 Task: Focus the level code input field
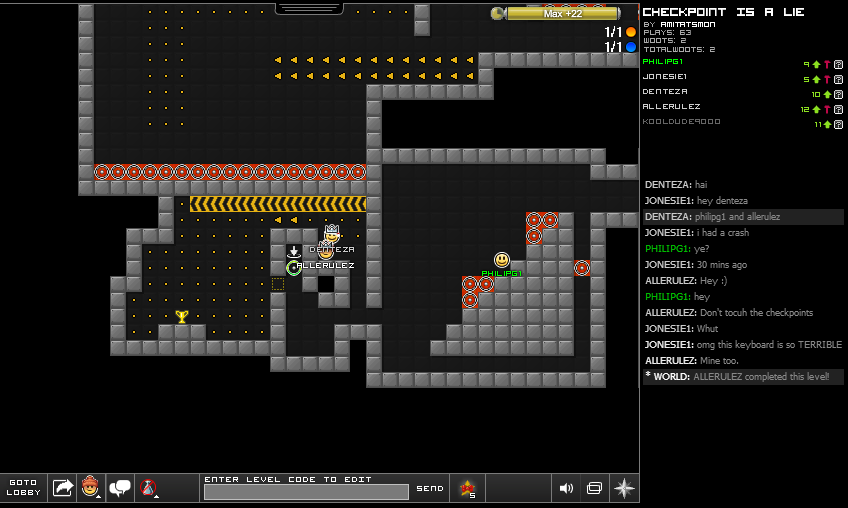click(x=306, y=492)
